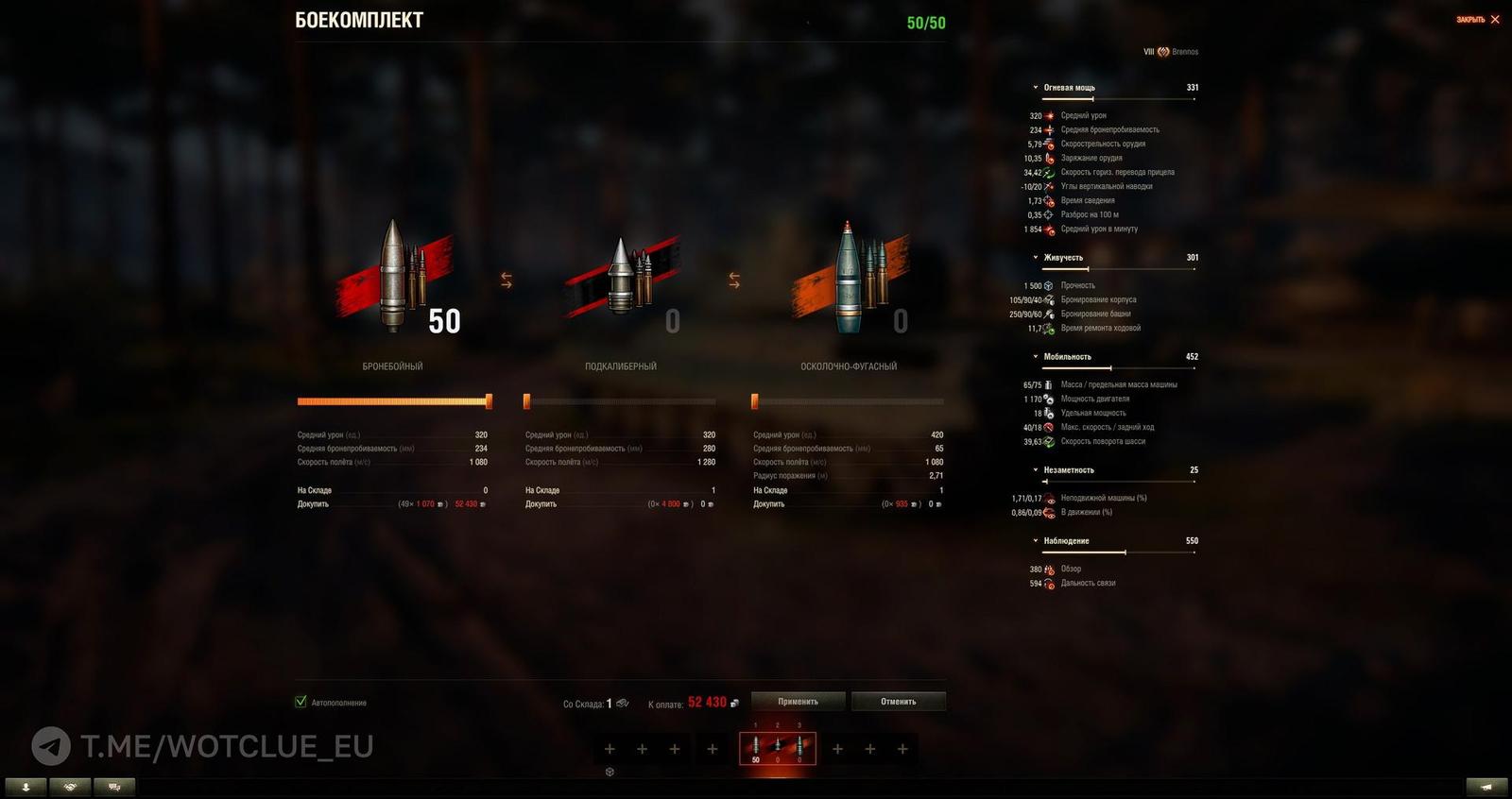Click the Средний урон damage stat icon
This screenshot has height=799, width=1512.
click(x=1049, y=114)
